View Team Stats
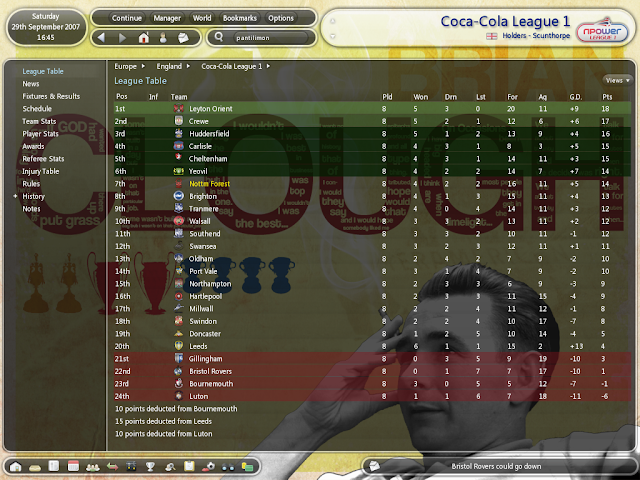 coord(39,121)
